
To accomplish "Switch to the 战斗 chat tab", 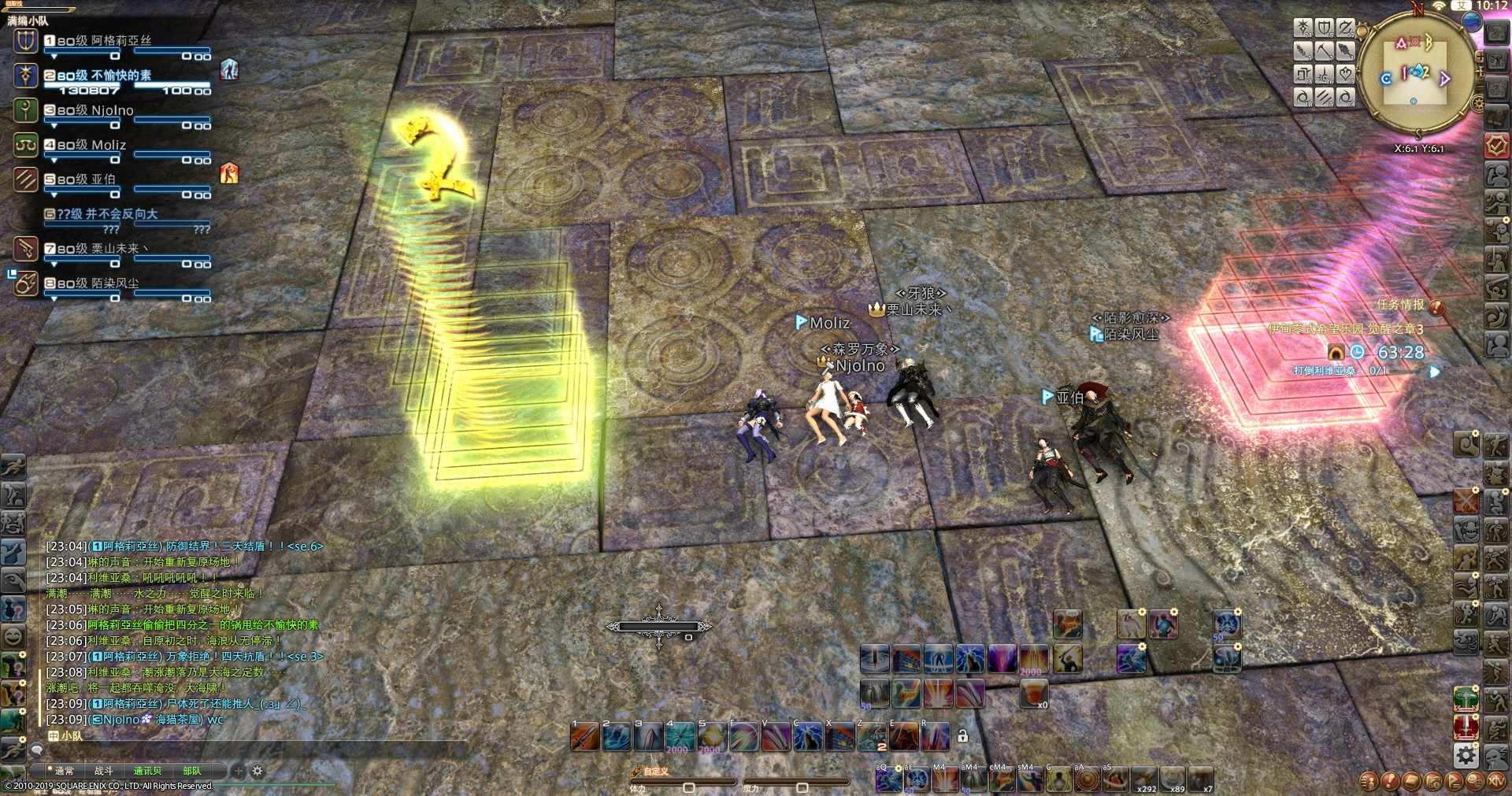I will point(104,771).
